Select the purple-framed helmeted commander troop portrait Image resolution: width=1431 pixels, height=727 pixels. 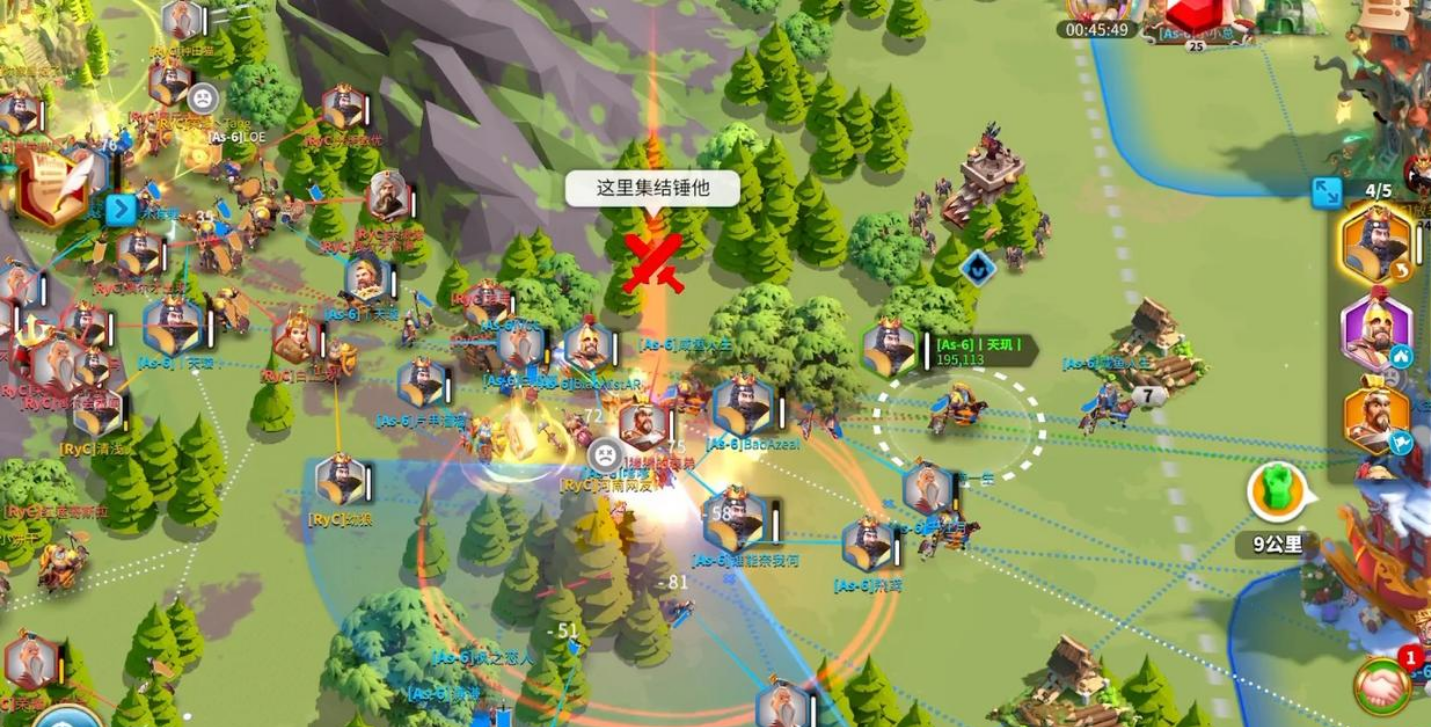(1376, 331)
